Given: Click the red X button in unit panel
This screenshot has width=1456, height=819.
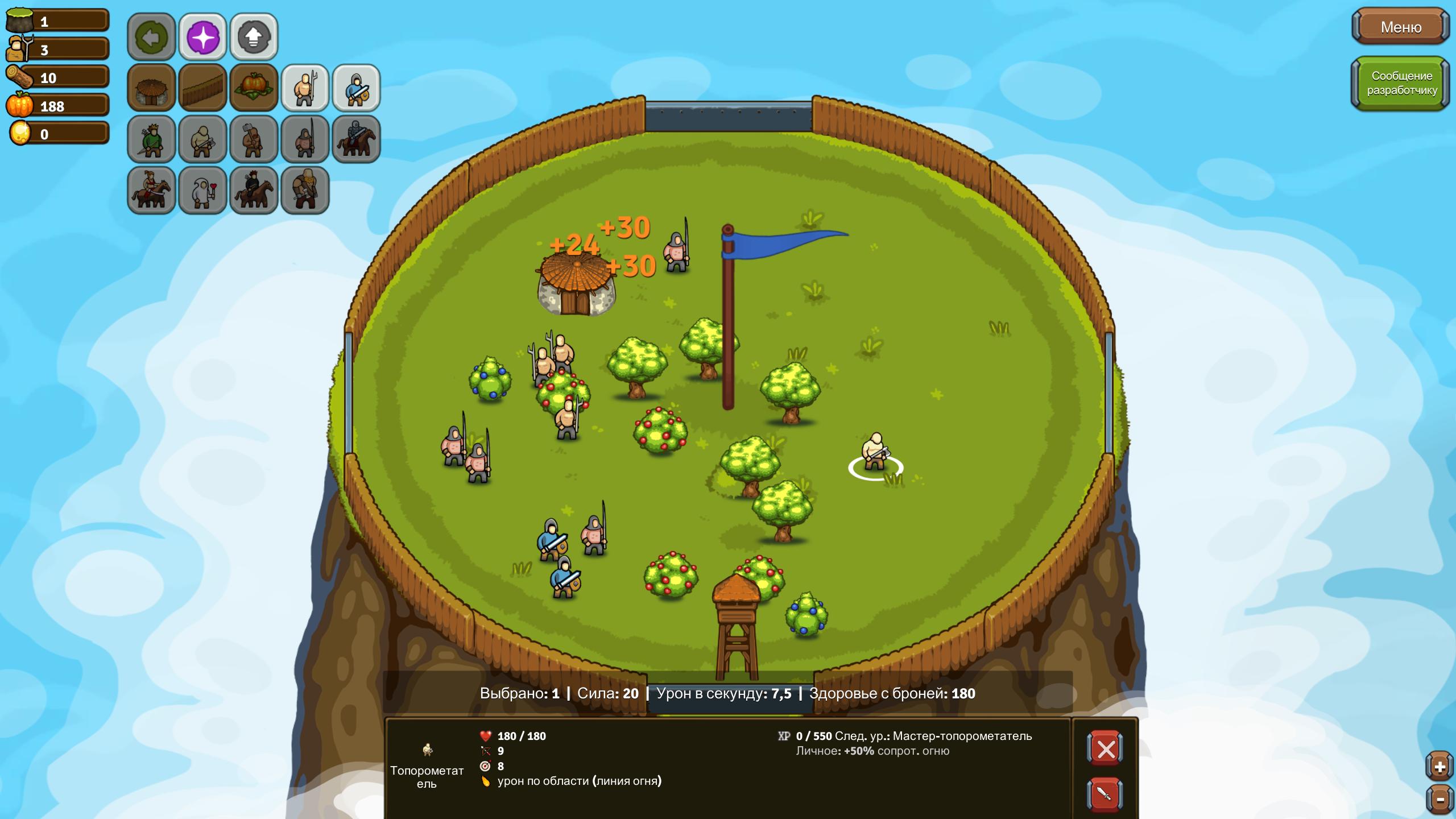Looking at the screenshot, I should point(1105,749).
